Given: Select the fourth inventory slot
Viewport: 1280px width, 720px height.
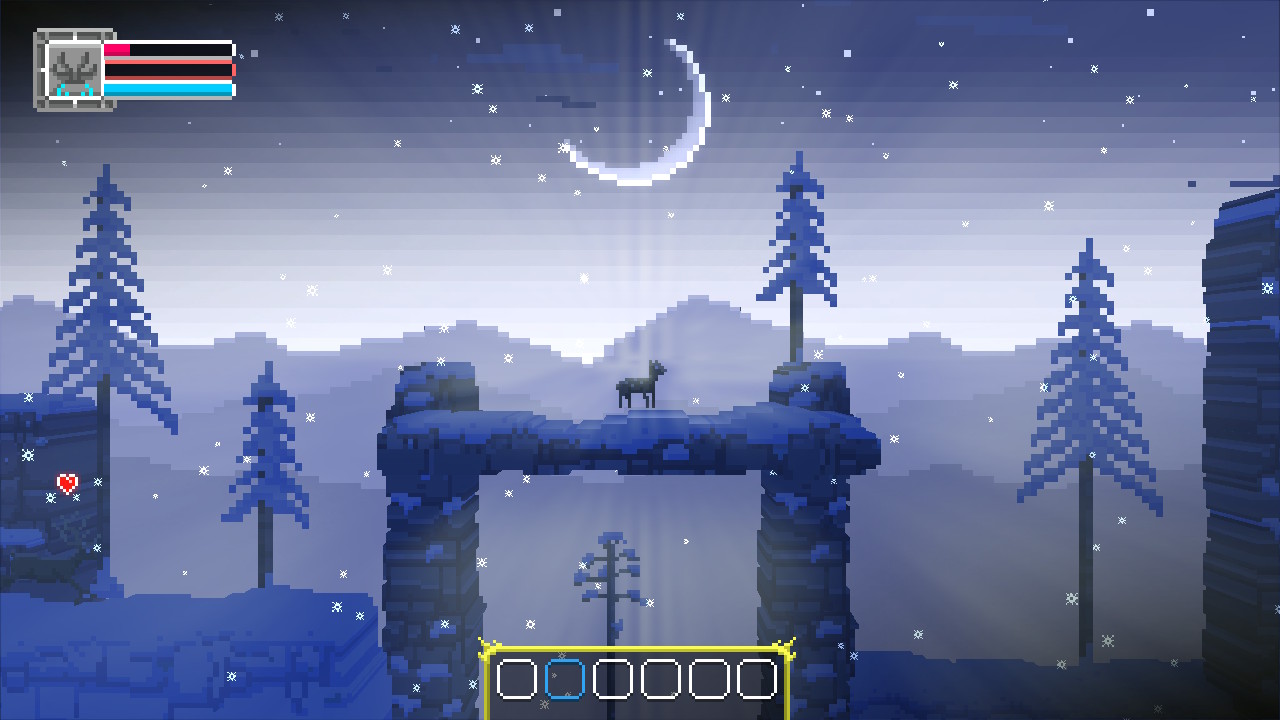Looking at the screenshot, I should pos(660,678).
